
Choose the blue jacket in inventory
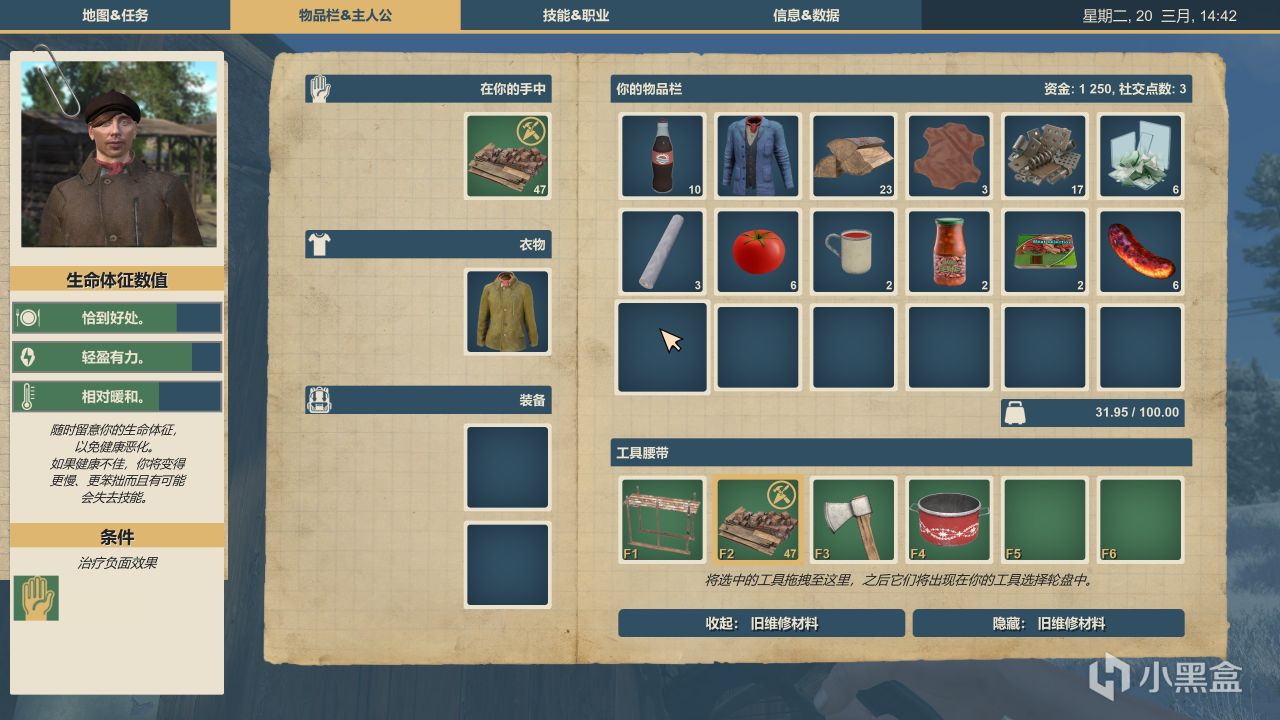point(758,155)
